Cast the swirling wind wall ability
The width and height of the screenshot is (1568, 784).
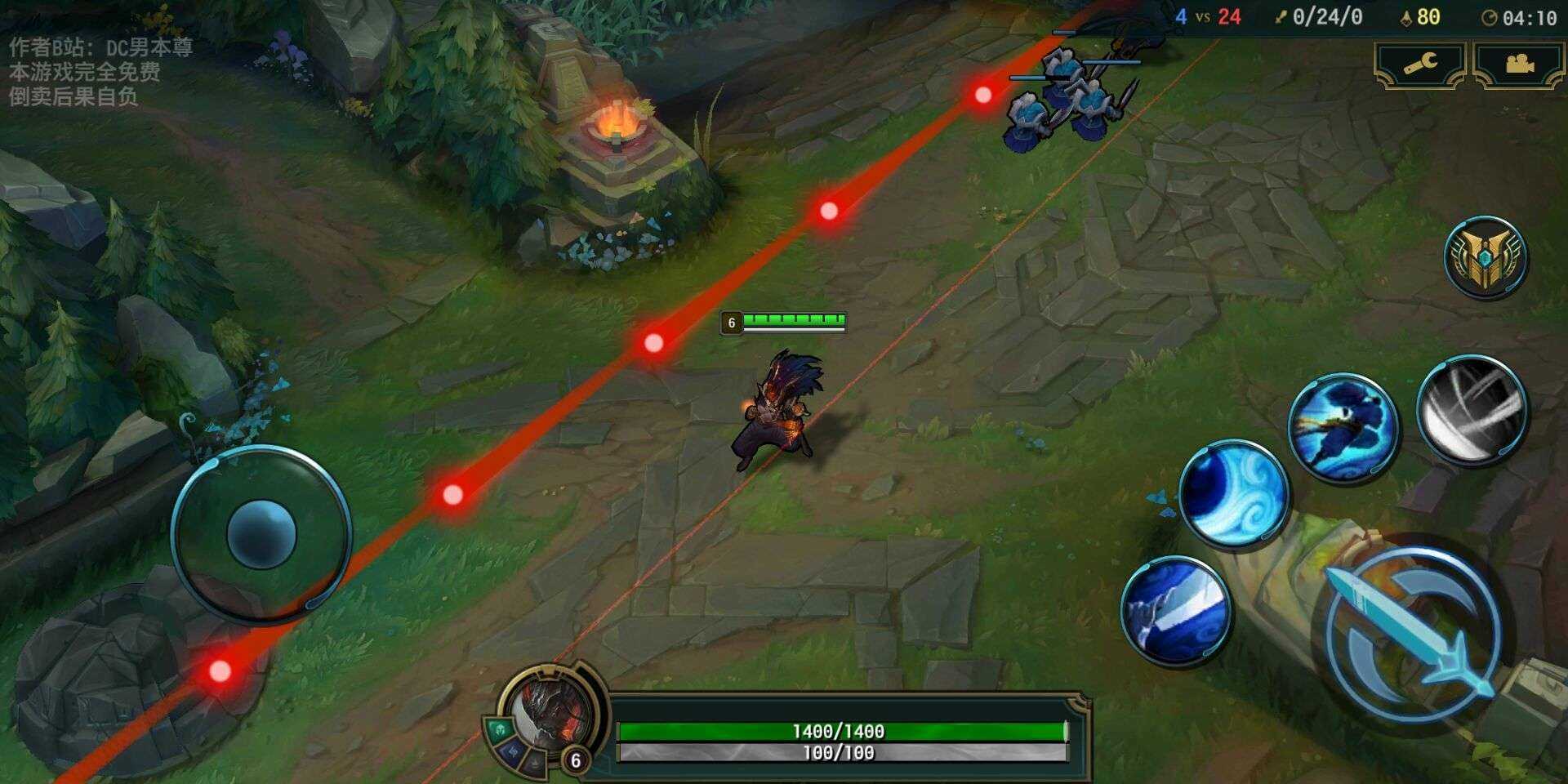tap(1233, 493)
